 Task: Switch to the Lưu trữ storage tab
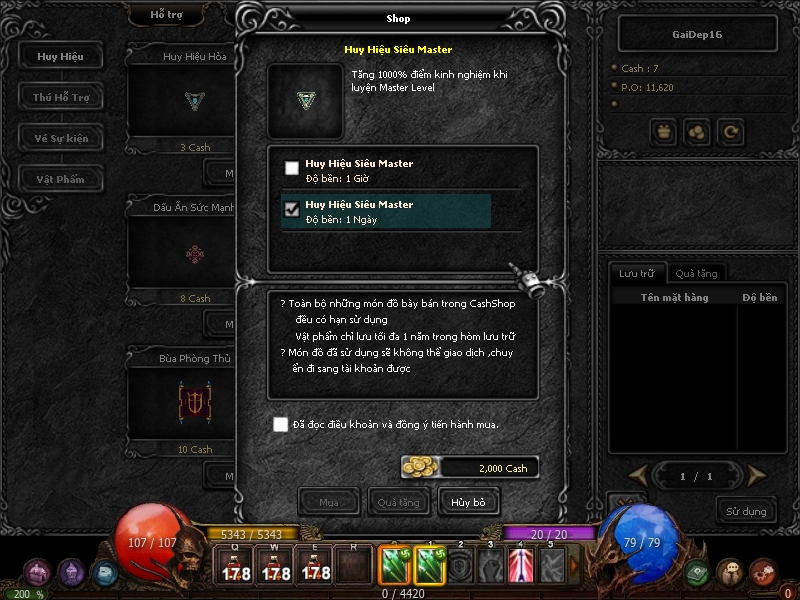click(x=636, y=273)
